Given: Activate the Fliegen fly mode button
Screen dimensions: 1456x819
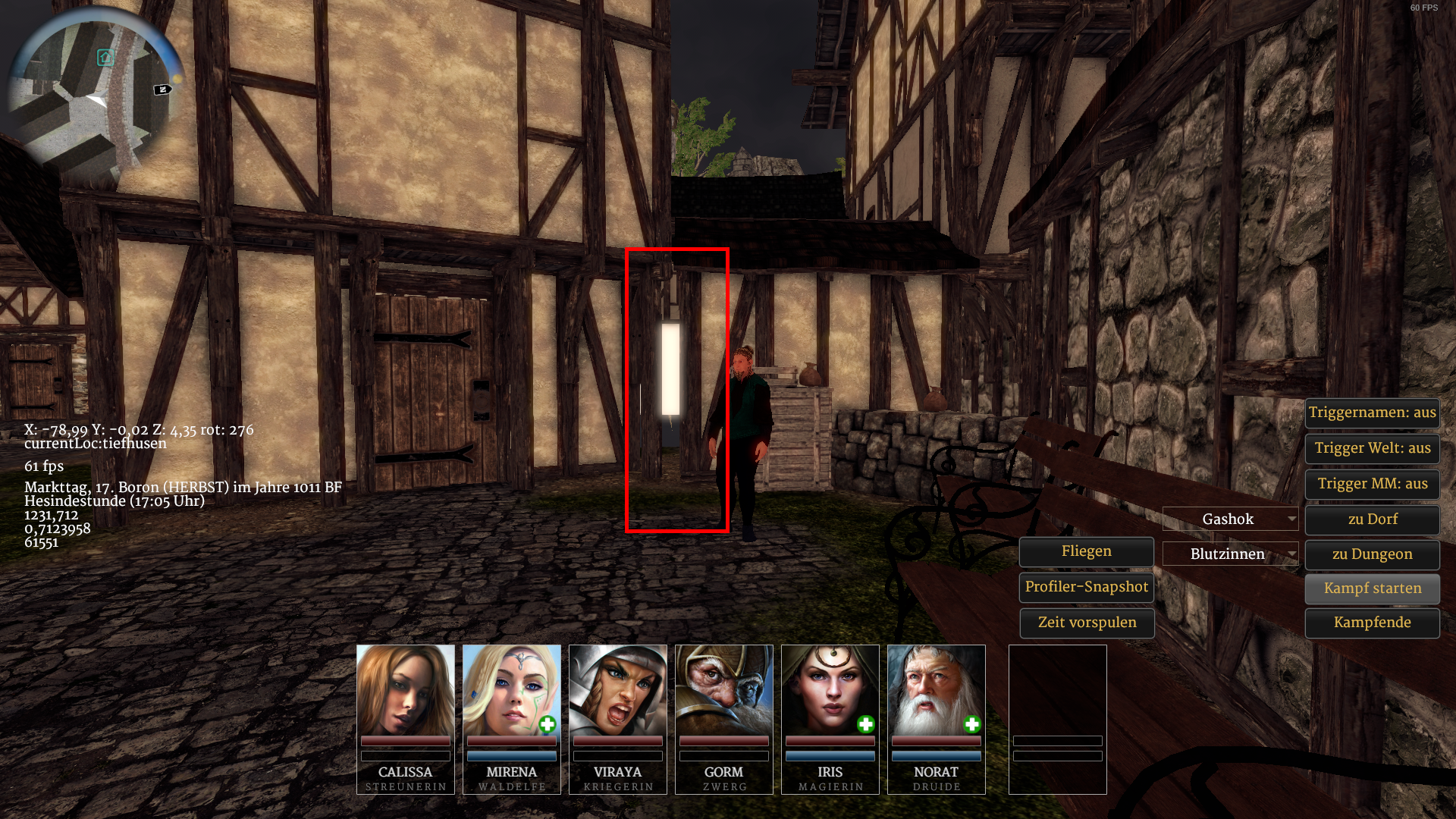Looking at the screenshot, I should coord(1086,551).
